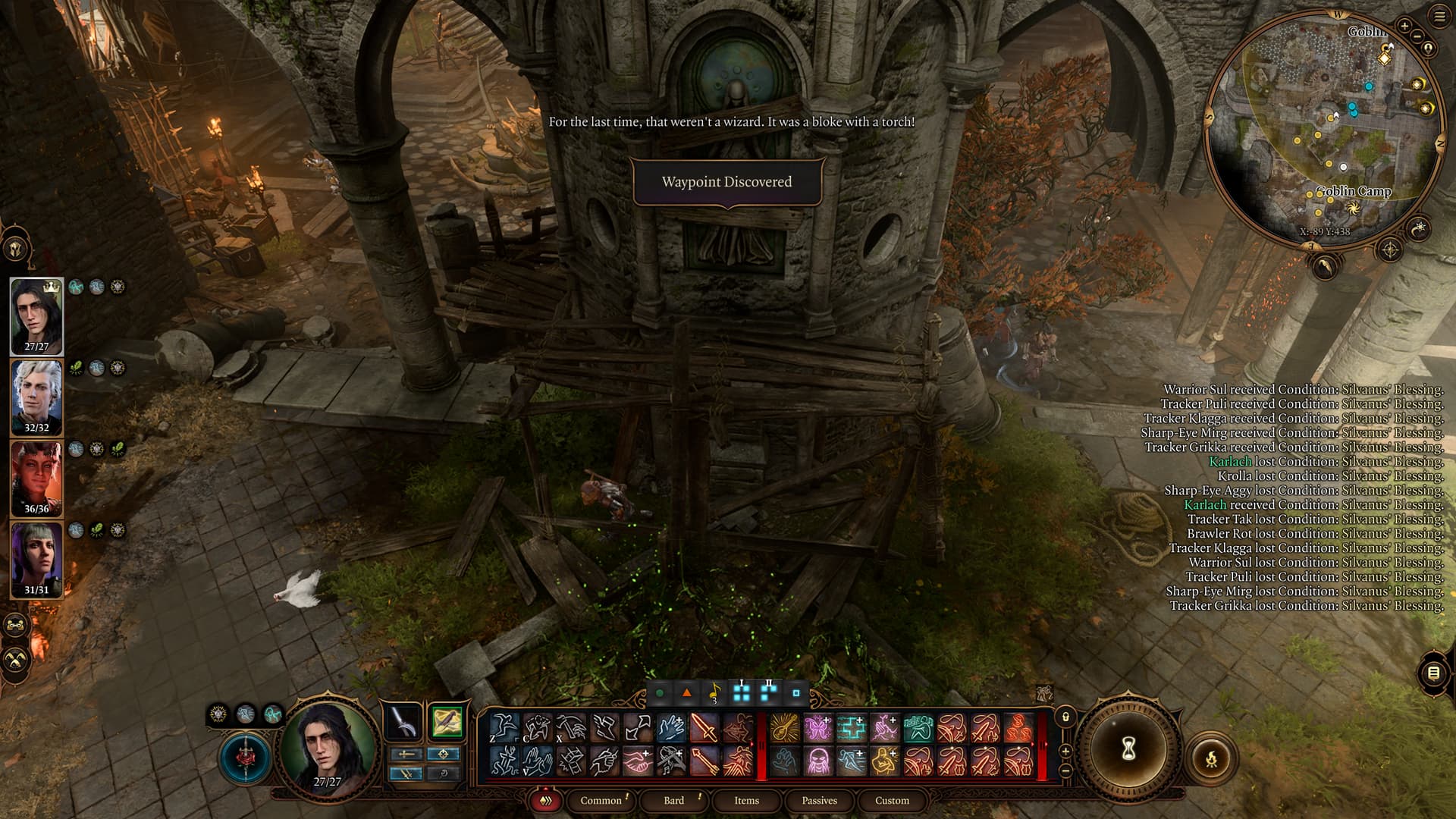Toggle the hotbar lock icon
The width and height of the screenshot is (1456, 819).
point(1065,717)
